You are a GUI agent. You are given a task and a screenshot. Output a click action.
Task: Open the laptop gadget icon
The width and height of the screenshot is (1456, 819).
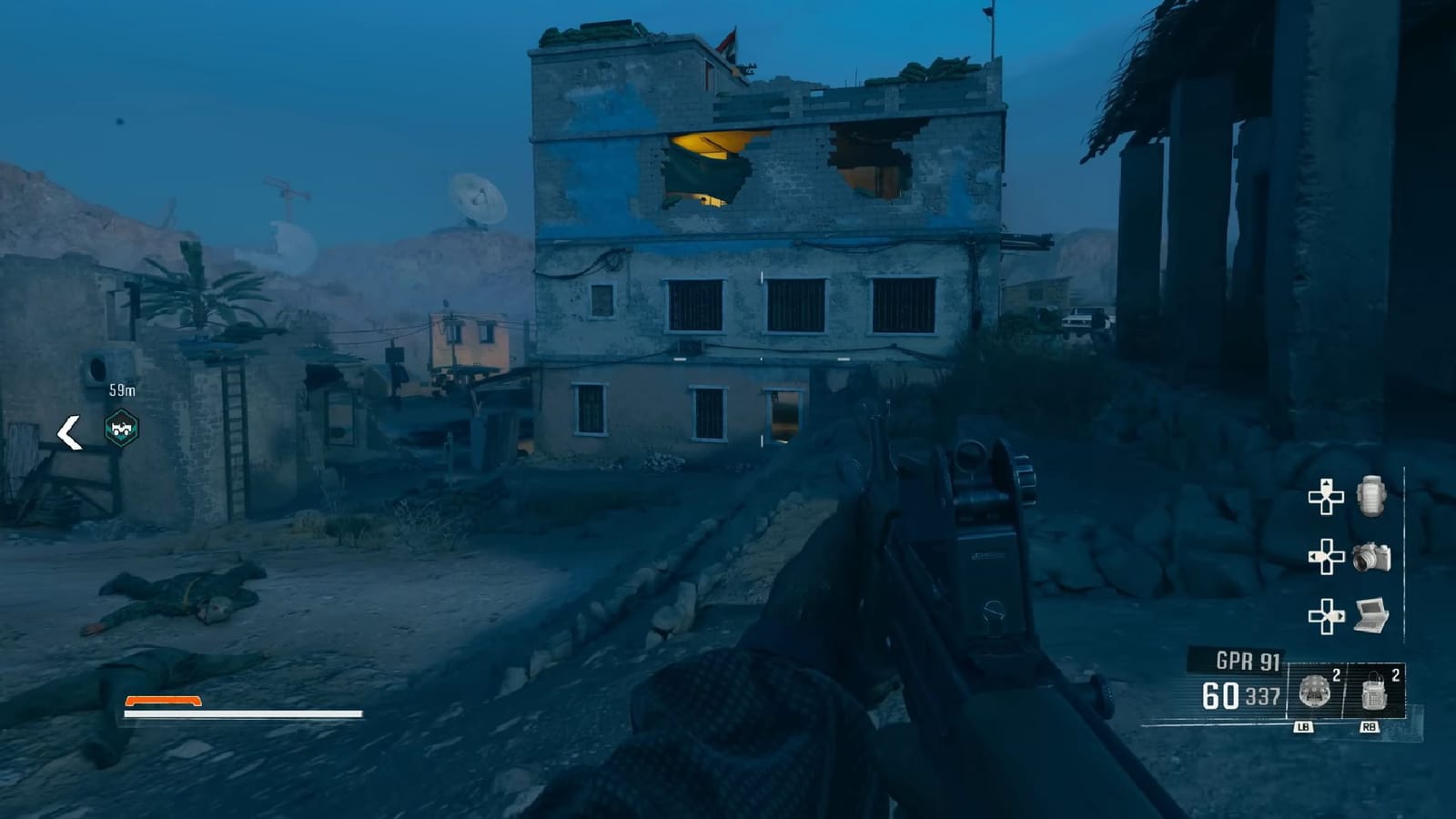pos(1370,614)
